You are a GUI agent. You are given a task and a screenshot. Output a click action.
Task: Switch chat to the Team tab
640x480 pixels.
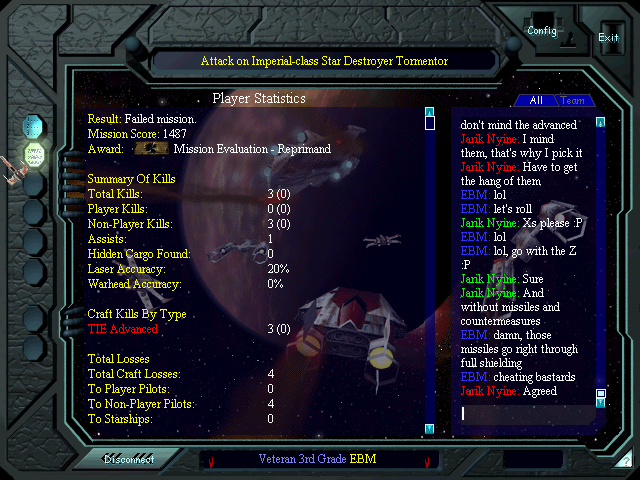573,100
